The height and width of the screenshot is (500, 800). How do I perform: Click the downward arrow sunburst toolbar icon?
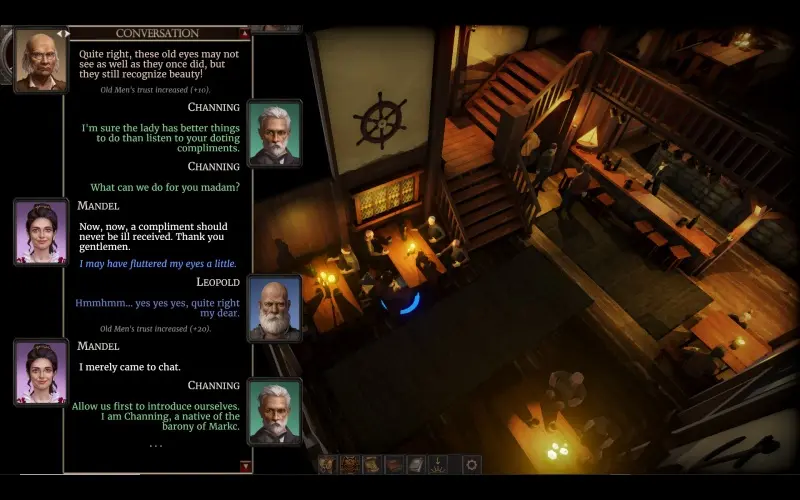(x=438, y=464)
